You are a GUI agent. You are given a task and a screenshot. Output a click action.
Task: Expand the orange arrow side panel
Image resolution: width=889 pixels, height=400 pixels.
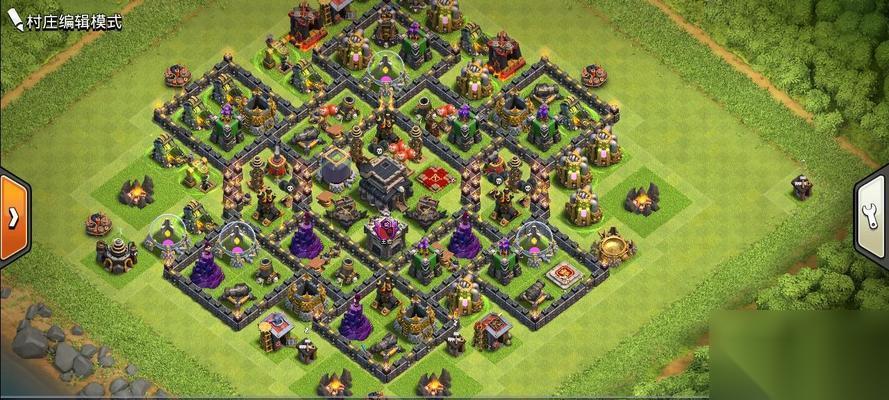(14, 216)
